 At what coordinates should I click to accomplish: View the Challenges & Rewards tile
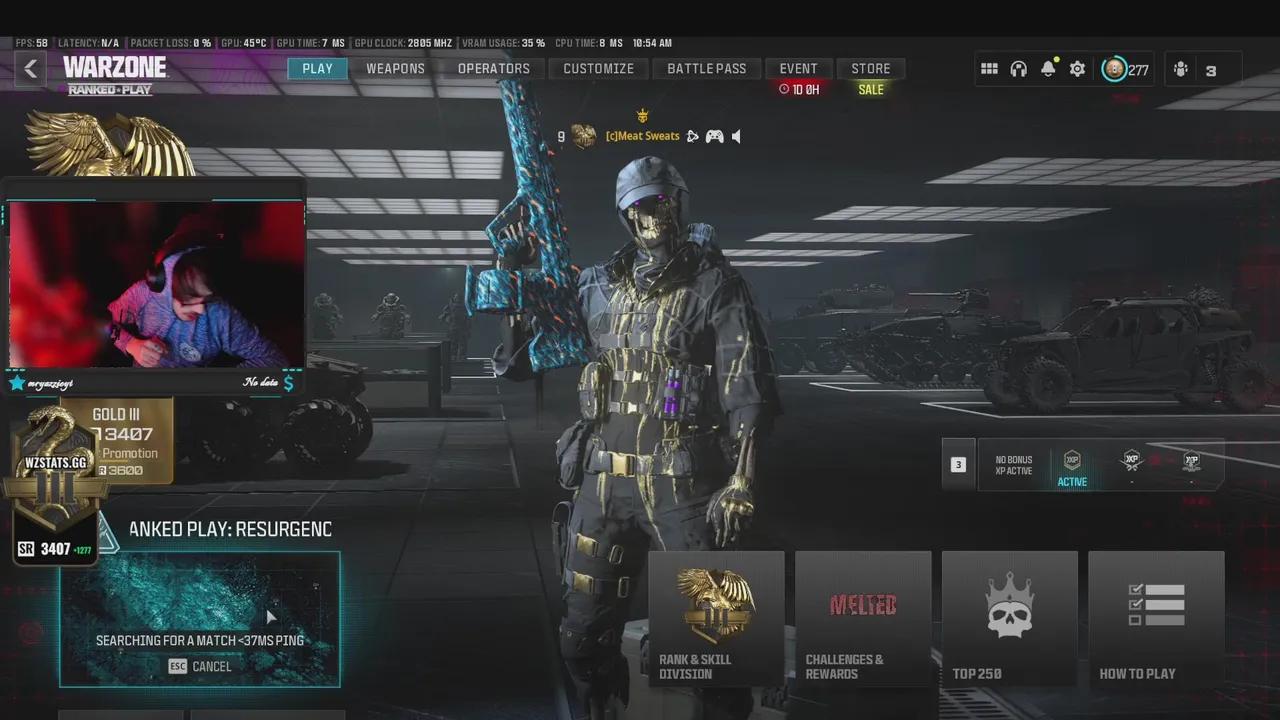pyautogui.click(x=862, y=618)
